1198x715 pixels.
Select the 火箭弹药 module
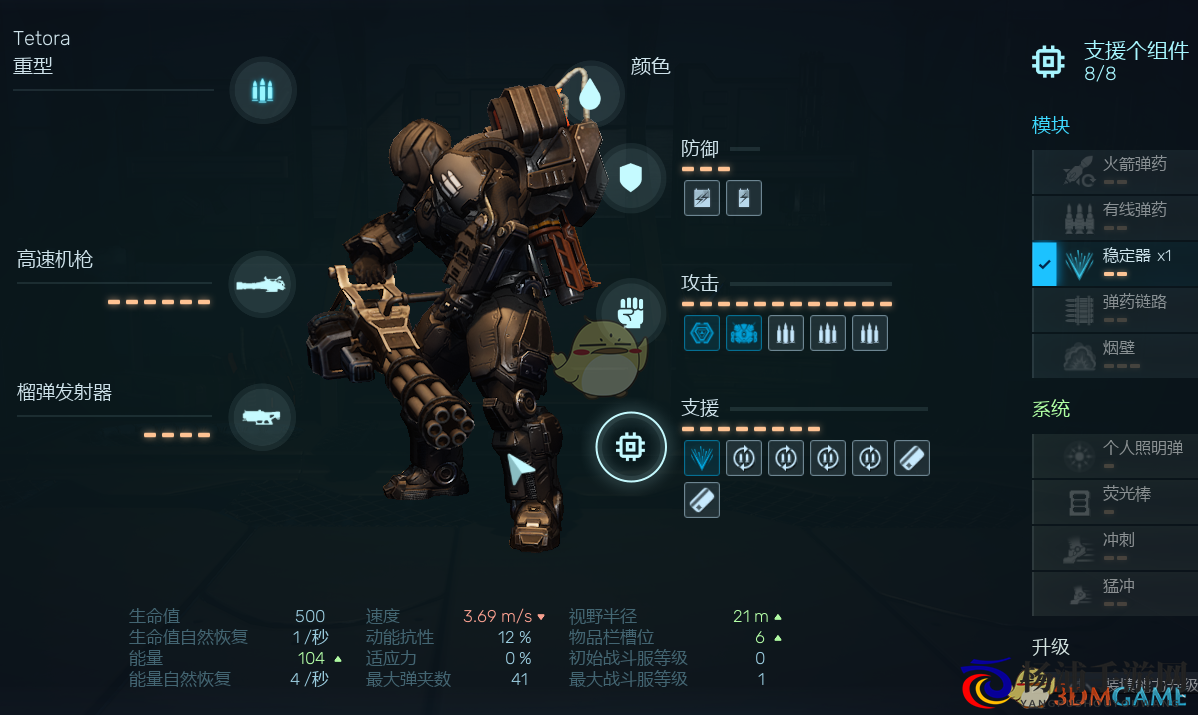pos(1114,172)
